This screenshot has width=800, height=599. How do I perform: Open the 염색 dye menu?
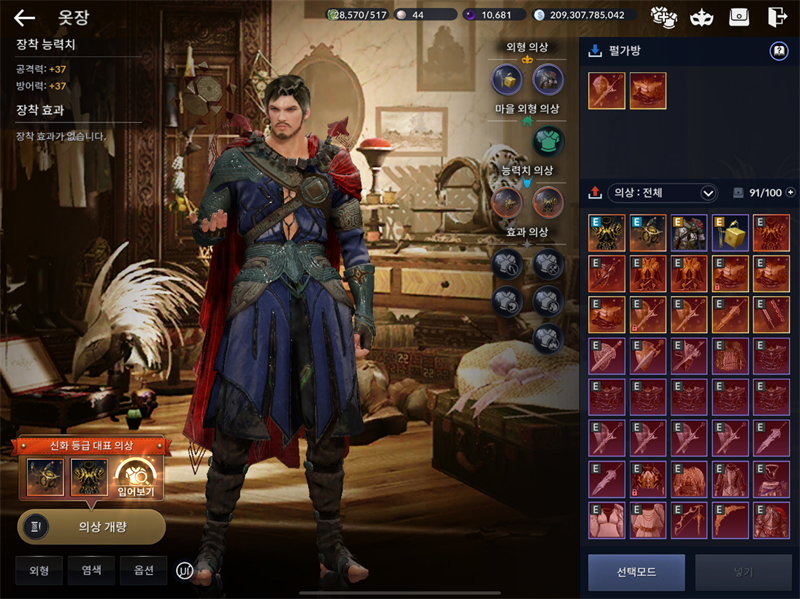91,570
